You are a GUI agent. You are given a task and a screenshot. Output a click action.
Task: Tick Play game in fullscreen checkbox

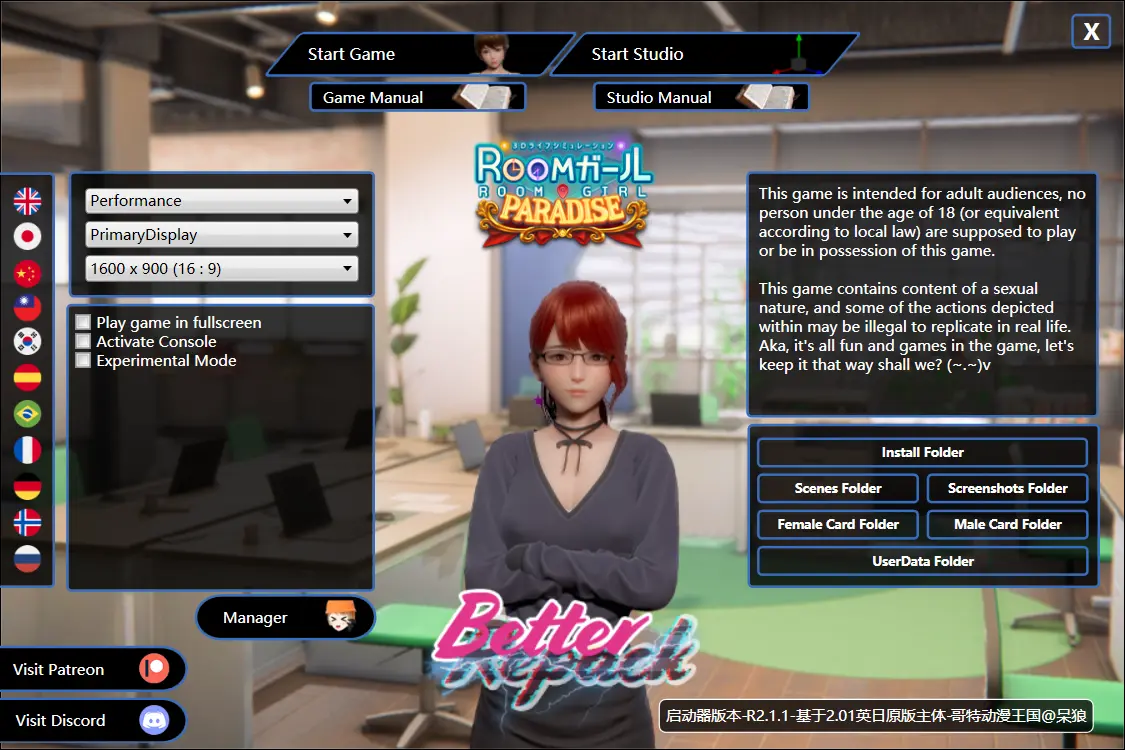tap(84, 323)
